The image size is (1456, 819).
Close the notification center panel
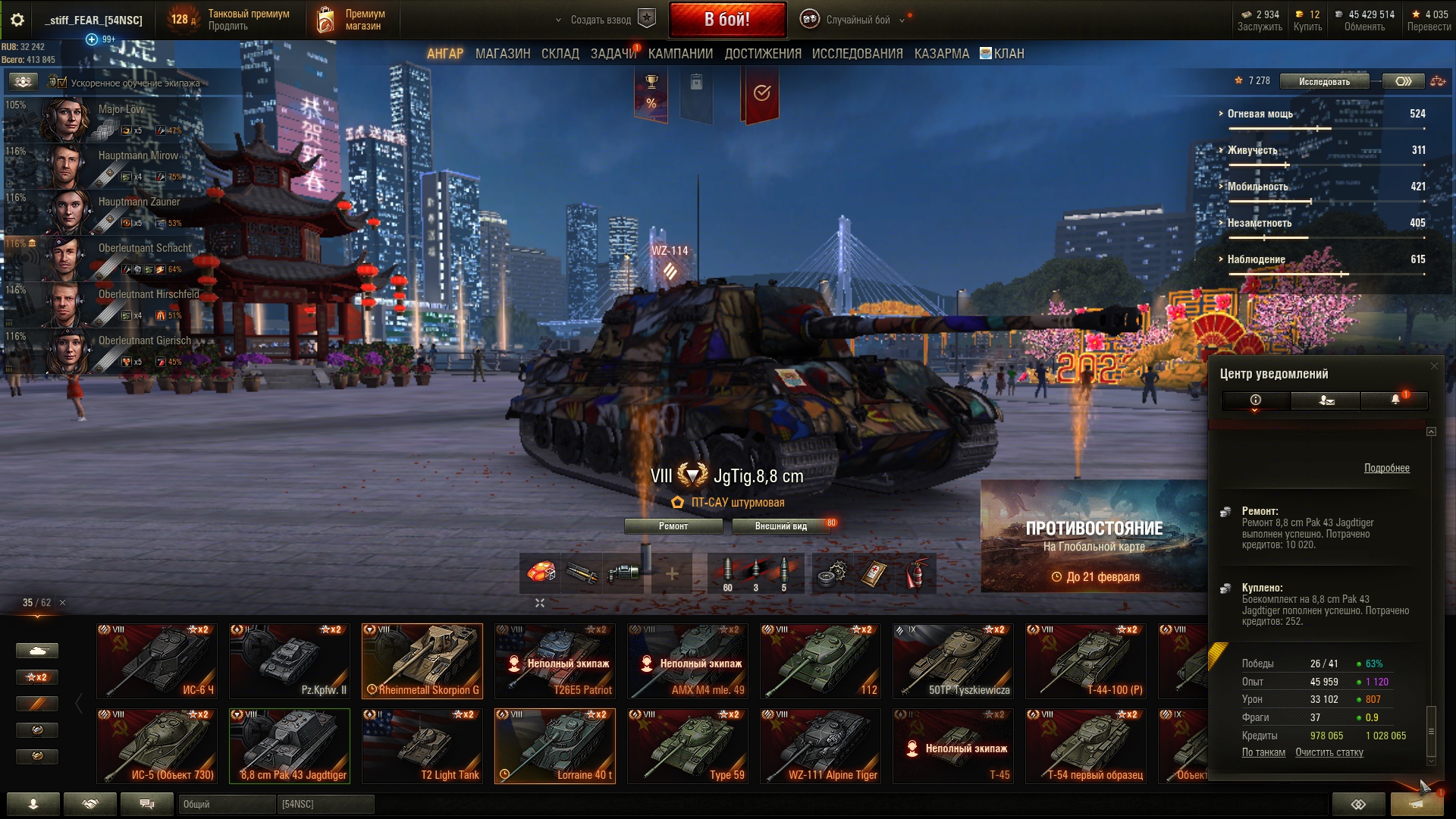tap(1433, 366)
